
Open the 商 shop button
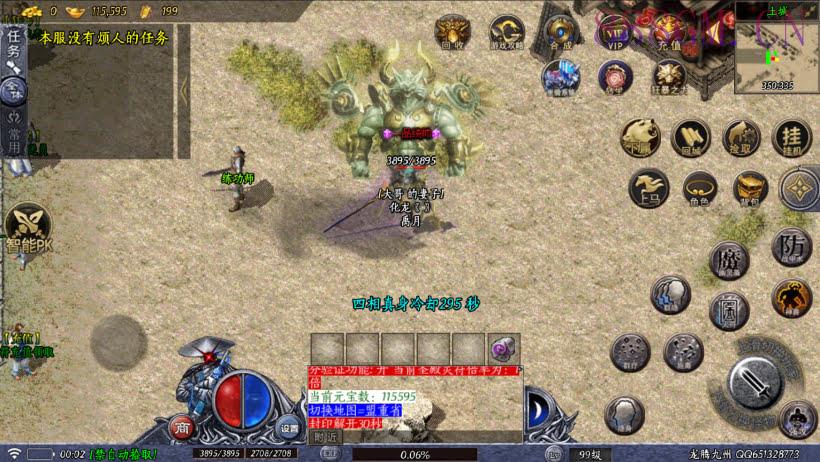coord(182,428)
